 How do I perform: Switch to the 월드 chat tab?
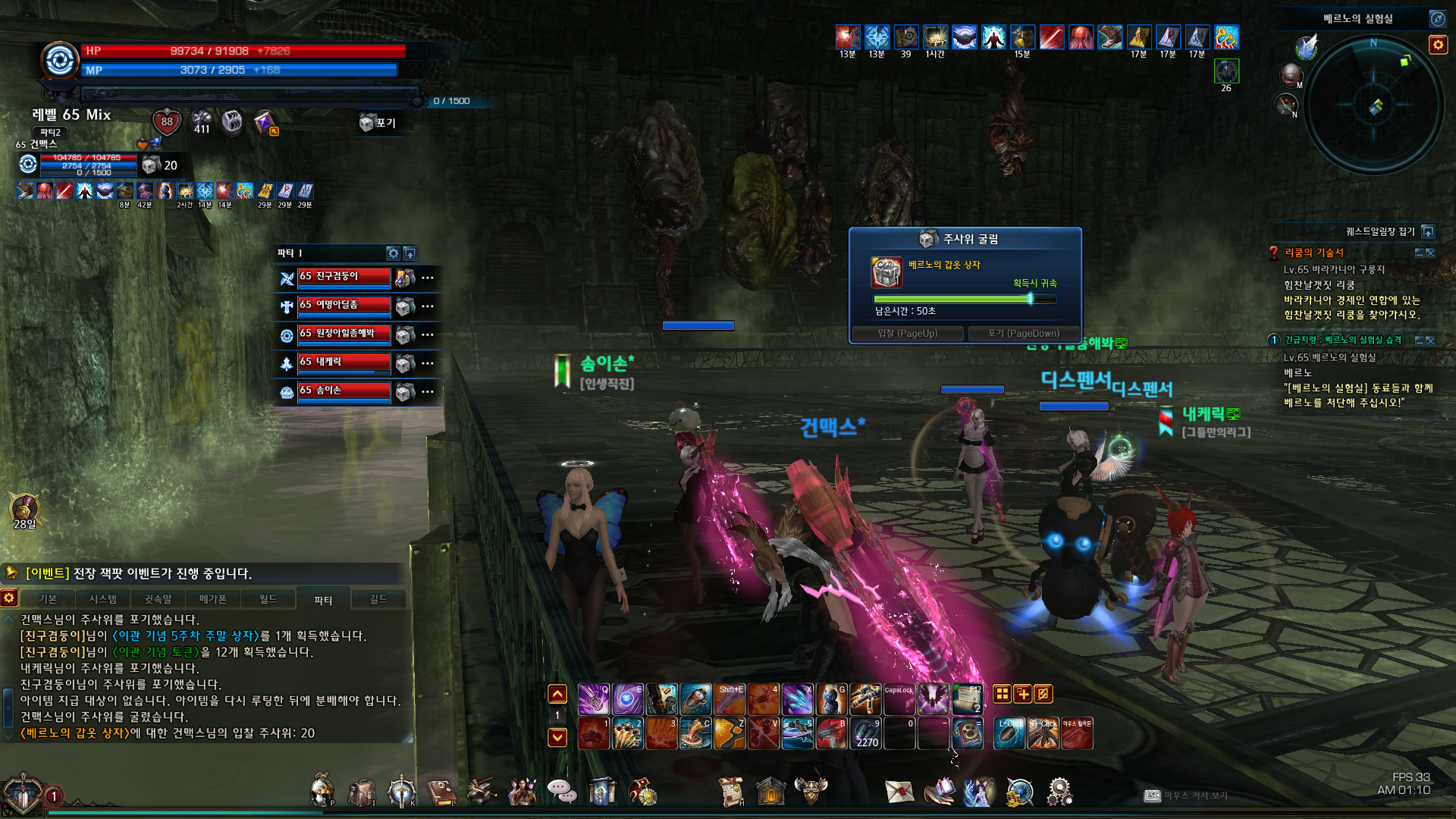268,599
